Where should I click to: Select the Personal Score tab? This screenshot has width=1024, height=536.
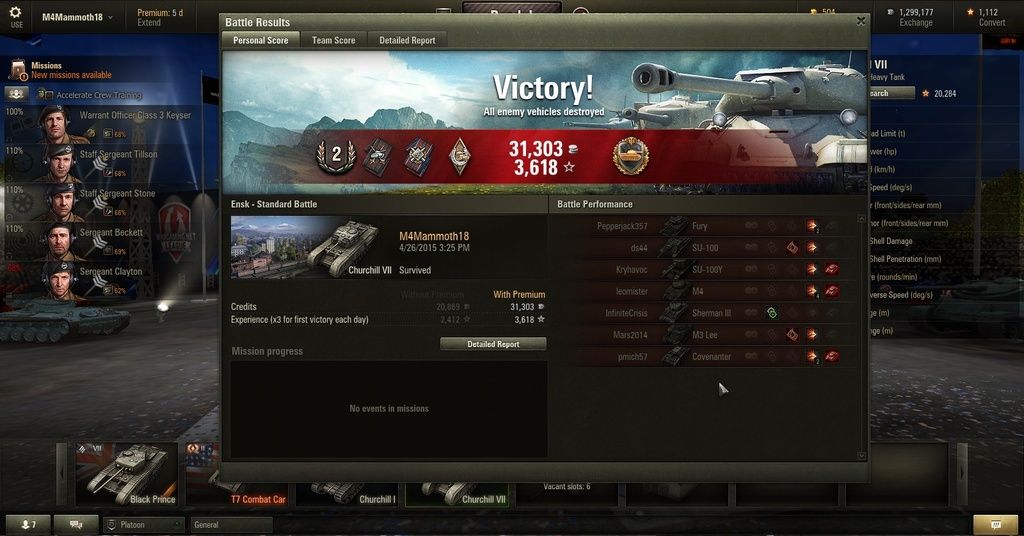pos(260,40)
